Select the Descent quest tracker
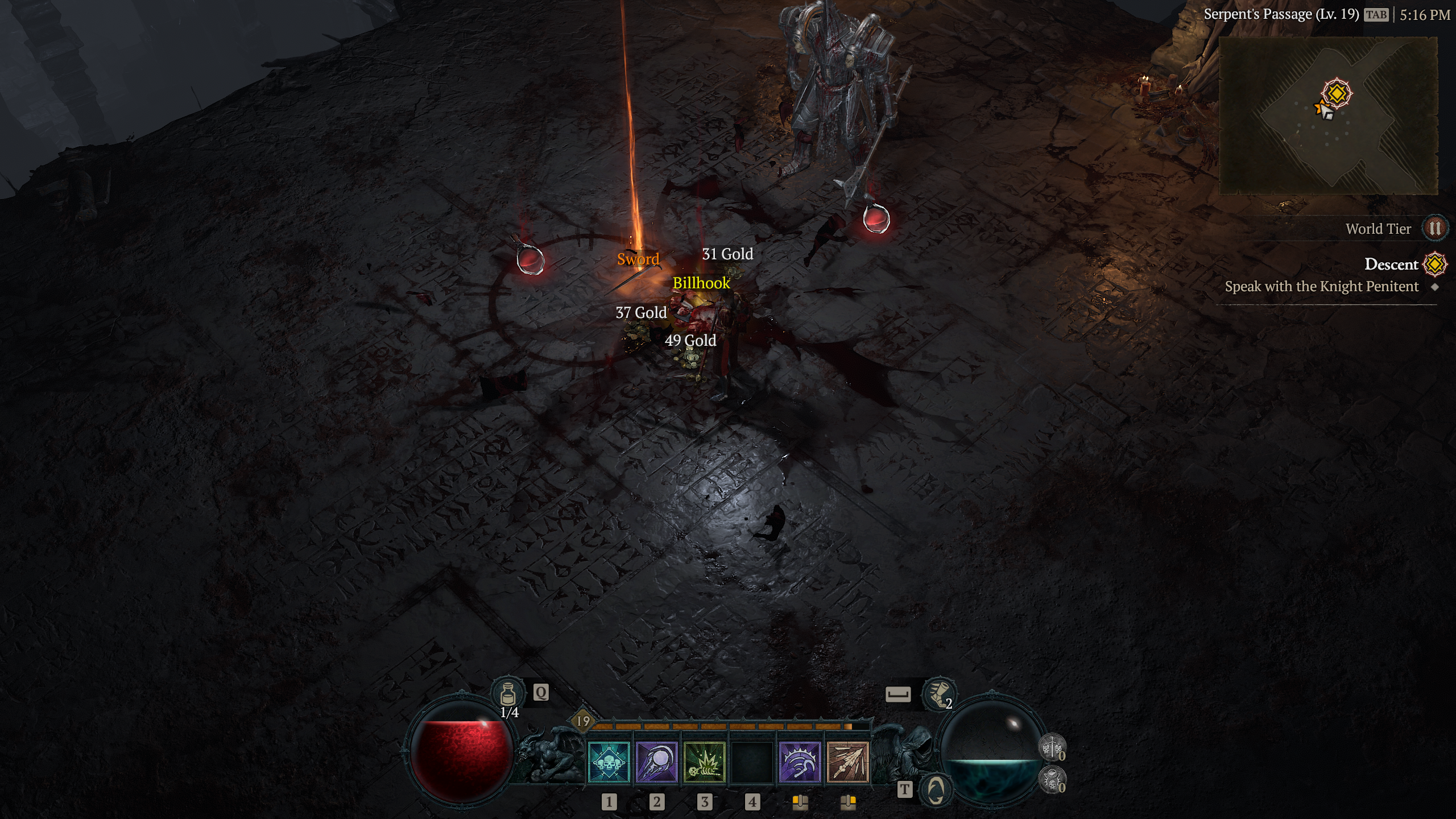The height and width of the screenshot is (819, 1456). tap(1391, 264)
